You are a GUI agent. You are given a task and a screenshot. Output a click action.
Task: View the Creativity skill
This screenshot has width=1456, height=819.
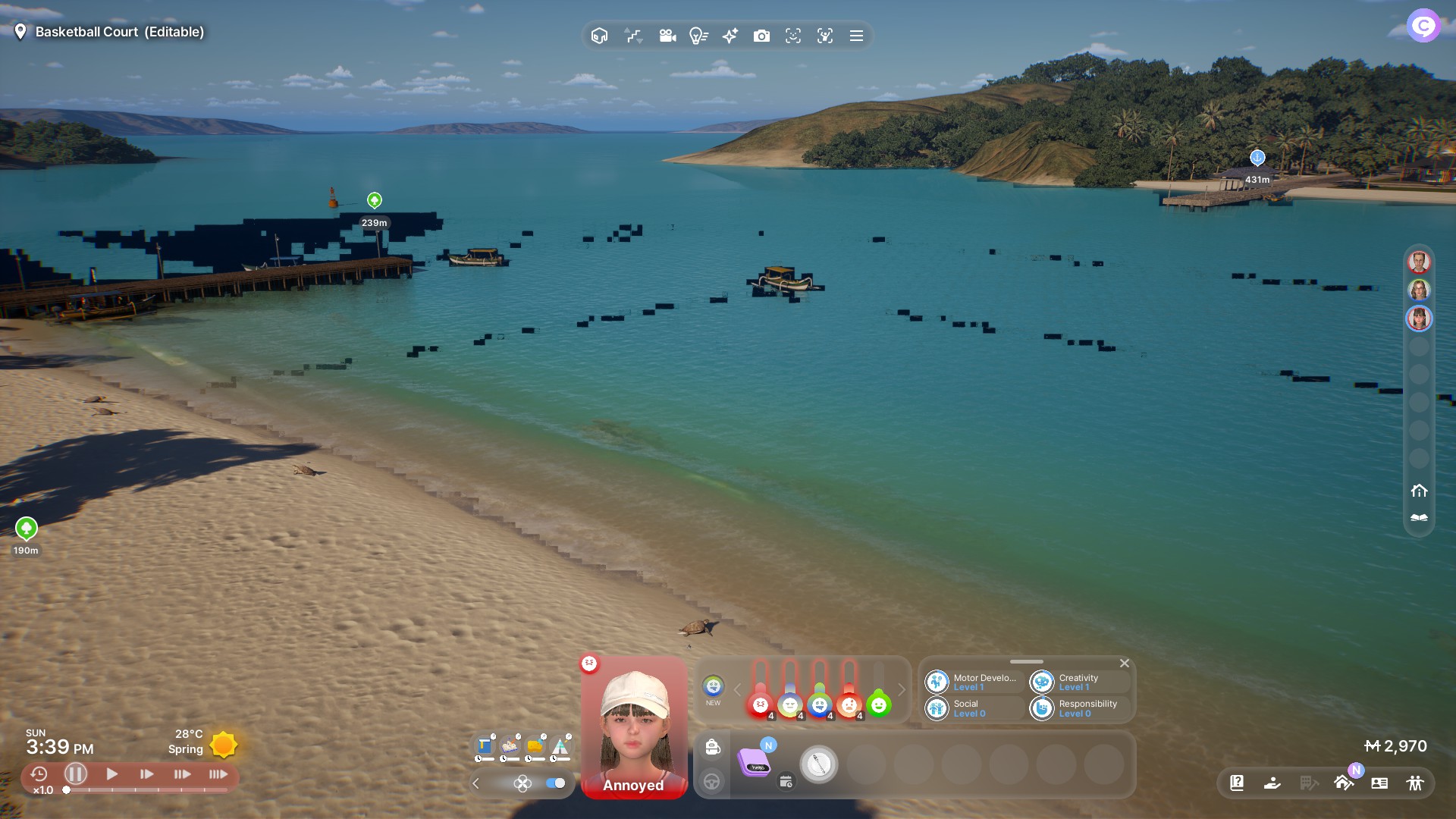[x=1078, y=682]
